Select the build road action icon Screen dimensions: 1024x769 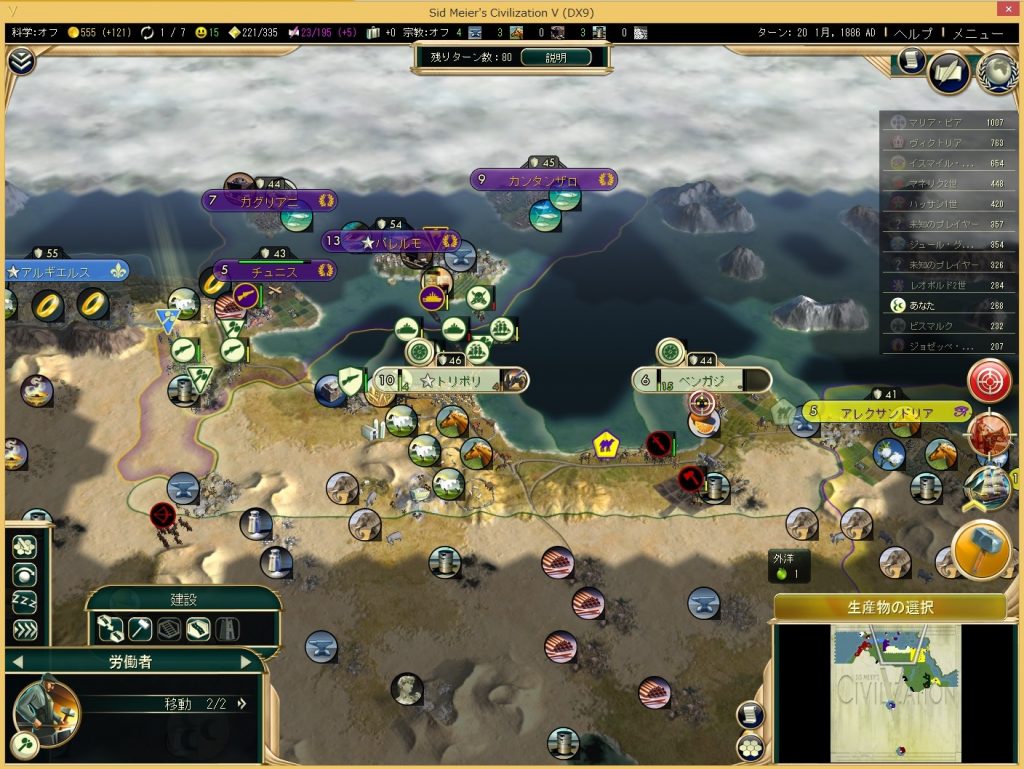coord(198,629)
